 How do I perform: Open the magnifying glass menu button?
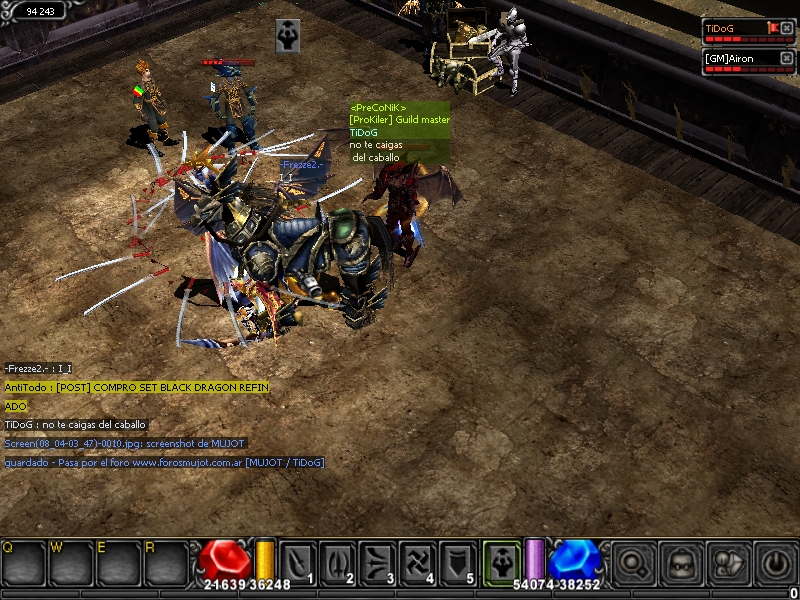(x=632, y=563)
